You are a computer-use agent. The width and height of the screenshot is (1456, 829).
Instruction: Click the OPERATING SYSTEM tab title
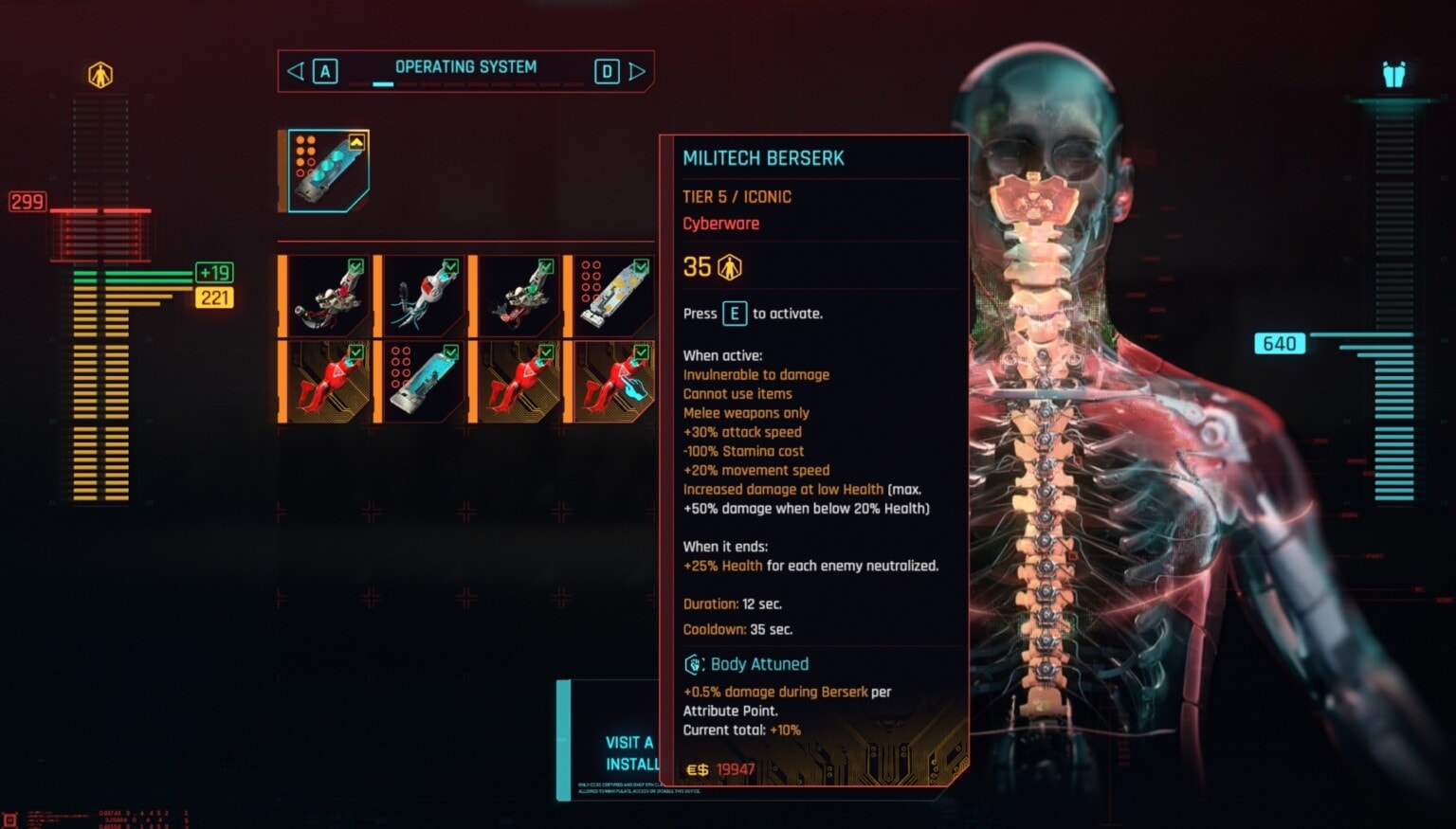(x=466, y=66)
